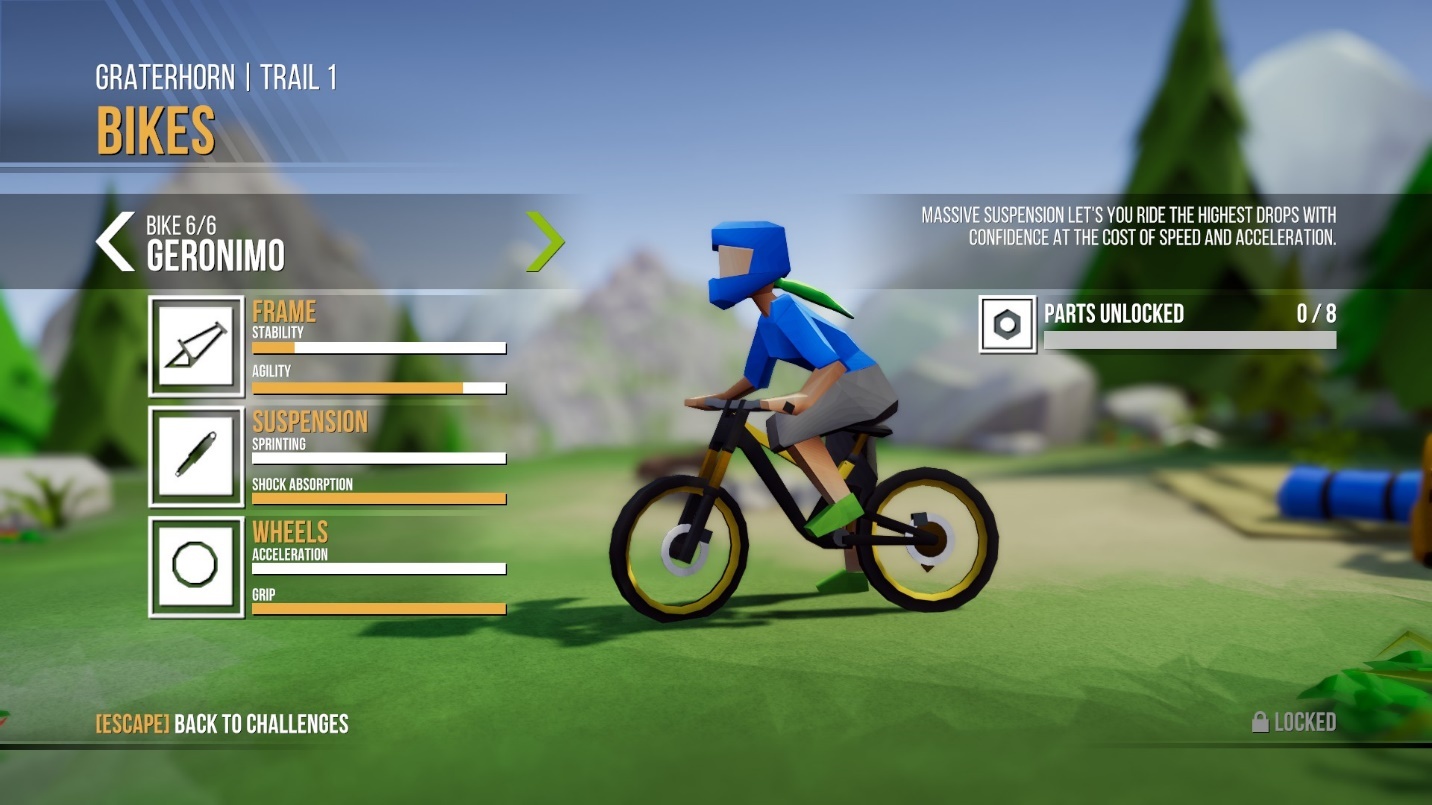Select the next bike with green arrow

tap(545, 242)
